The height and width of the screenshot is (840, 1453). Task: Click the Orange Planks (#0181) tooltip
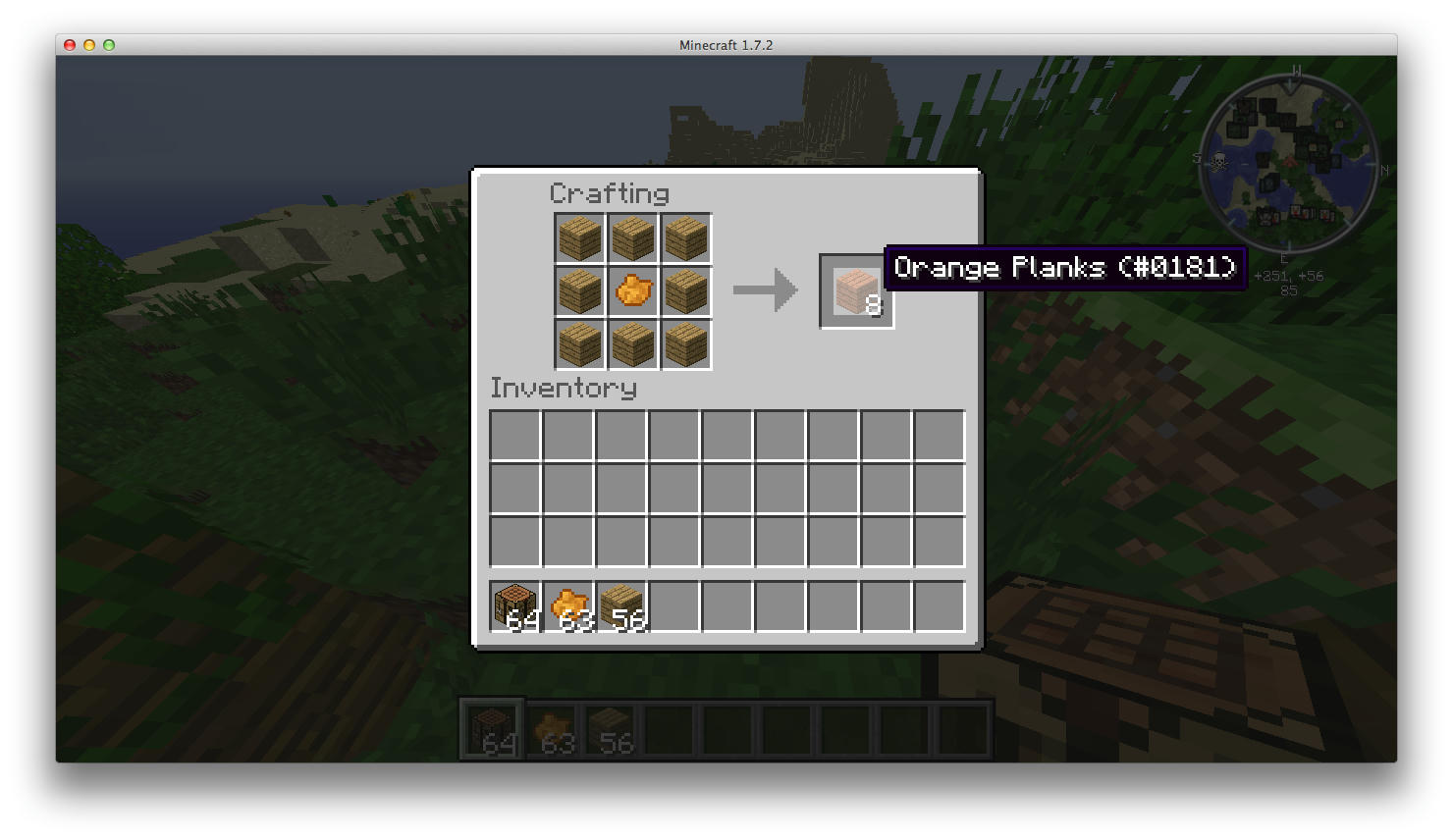(x=1065, y=267)
